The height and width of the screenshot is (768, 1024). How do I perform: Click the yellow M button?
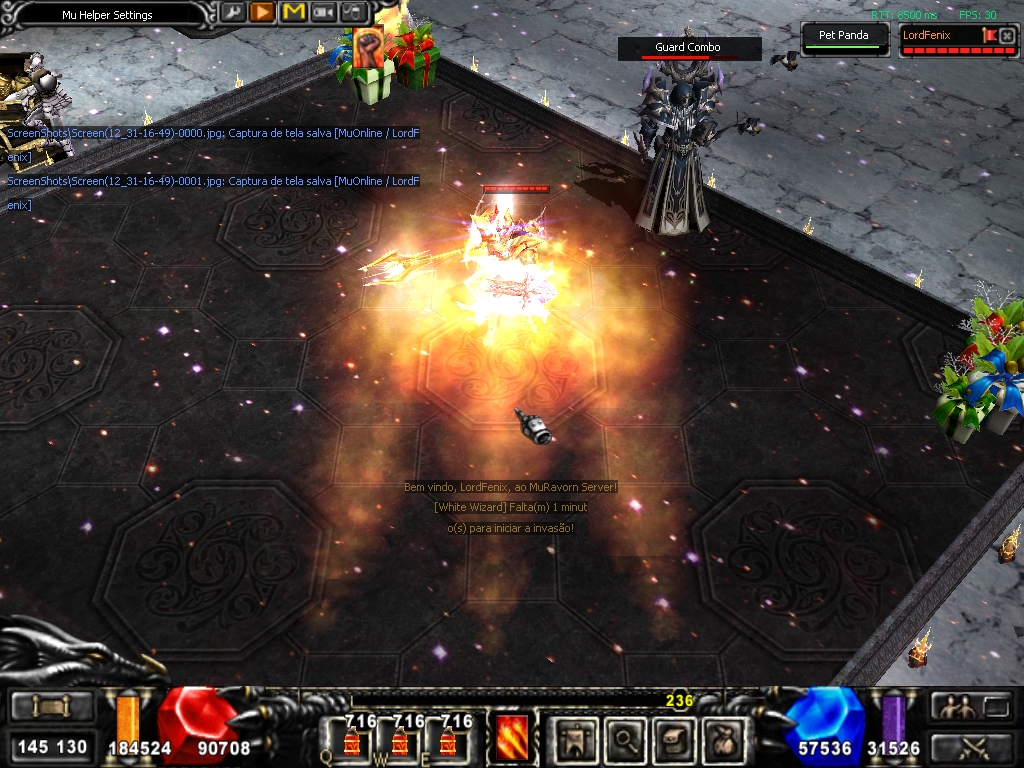click(293, 12)
